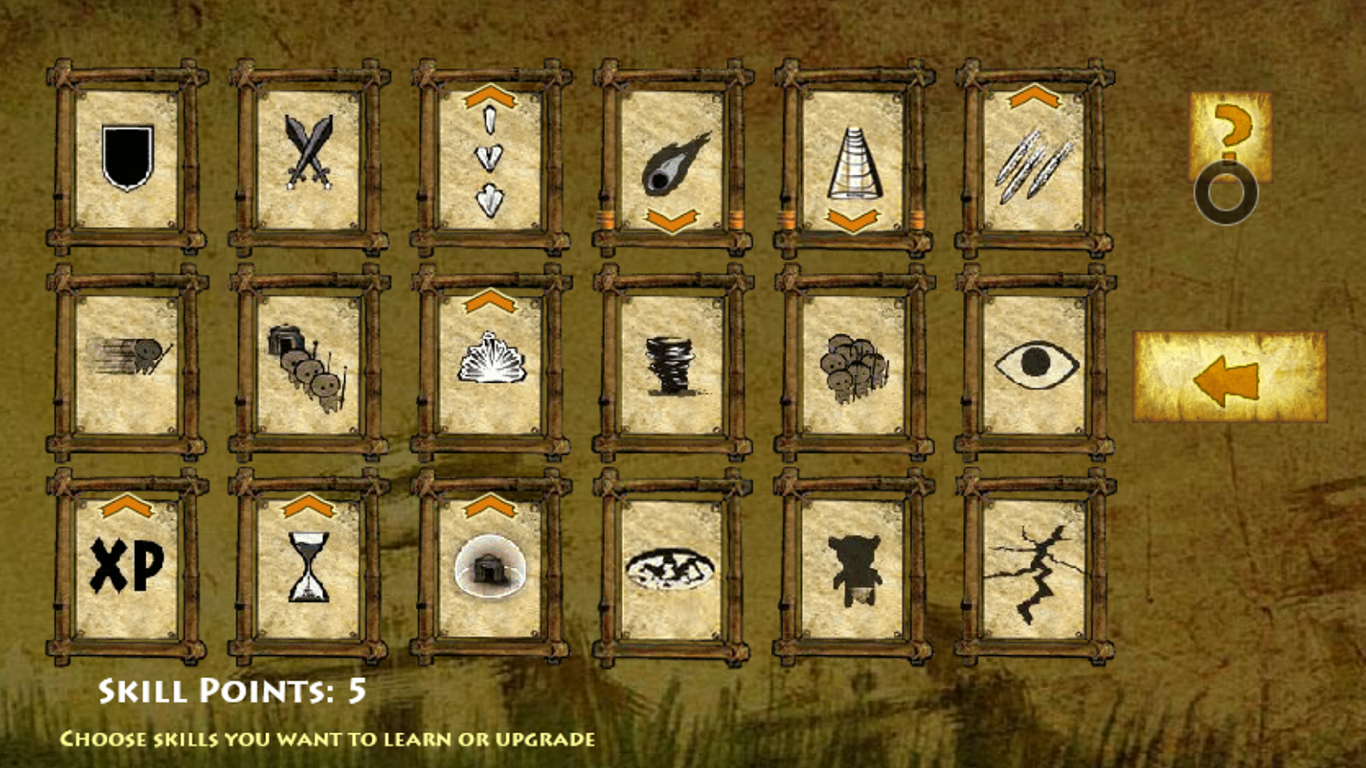This screenshot has height=768, width=1366.
Task: Pick the ground crack earthquake skill
Action: pos(1034,567)
